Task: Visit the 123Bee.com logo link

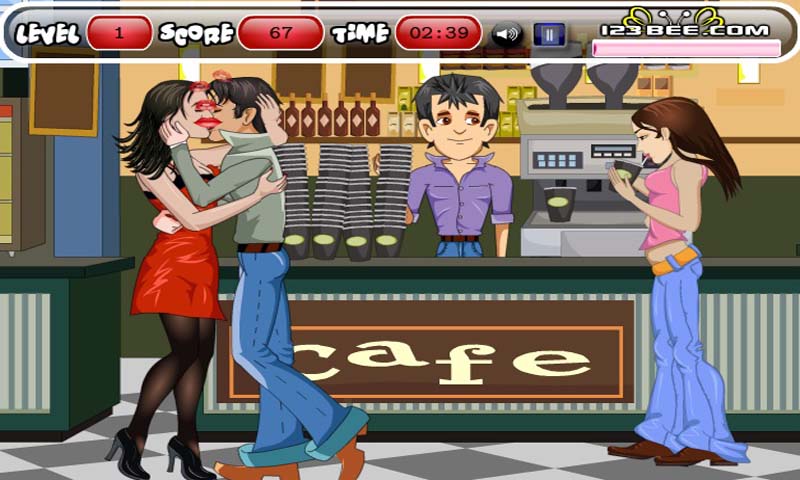Action: 685,27
